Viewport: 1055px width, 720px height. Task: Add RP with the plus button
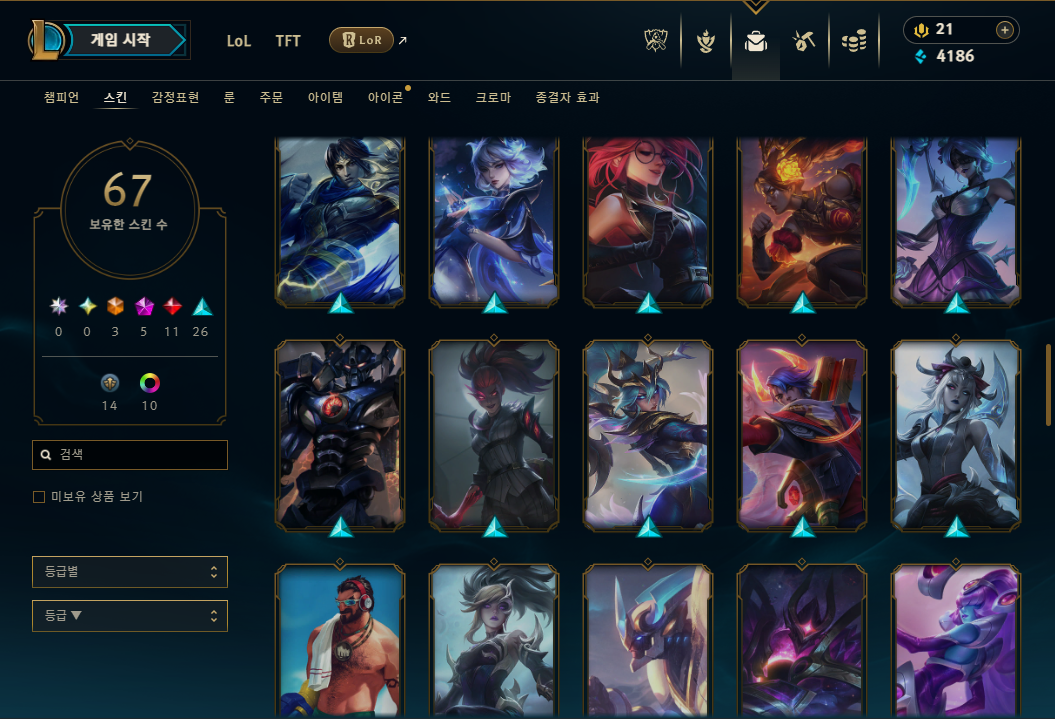coord(1004,30)
